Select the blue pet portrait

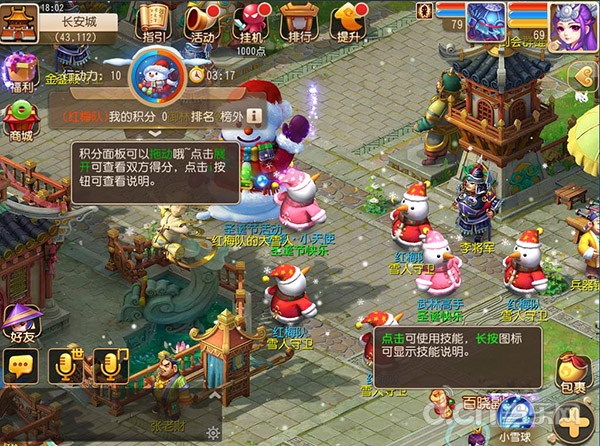coord(484,21)
